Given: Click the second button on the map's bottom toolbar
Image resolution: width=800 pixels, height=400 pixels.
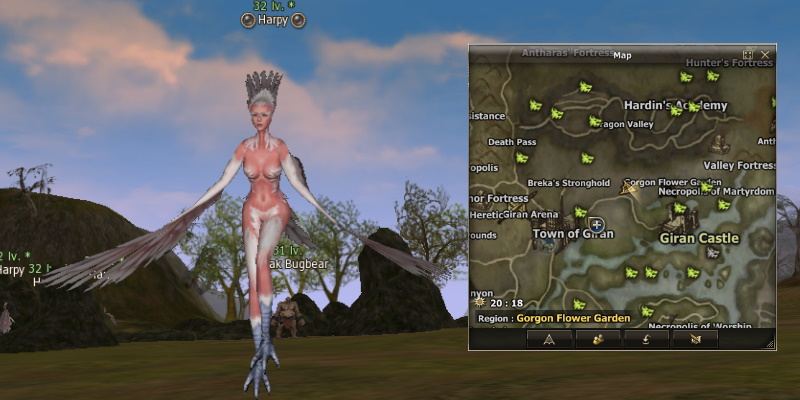Looking at the screenshot, I should pyautogui.click(x=597, y=339).
